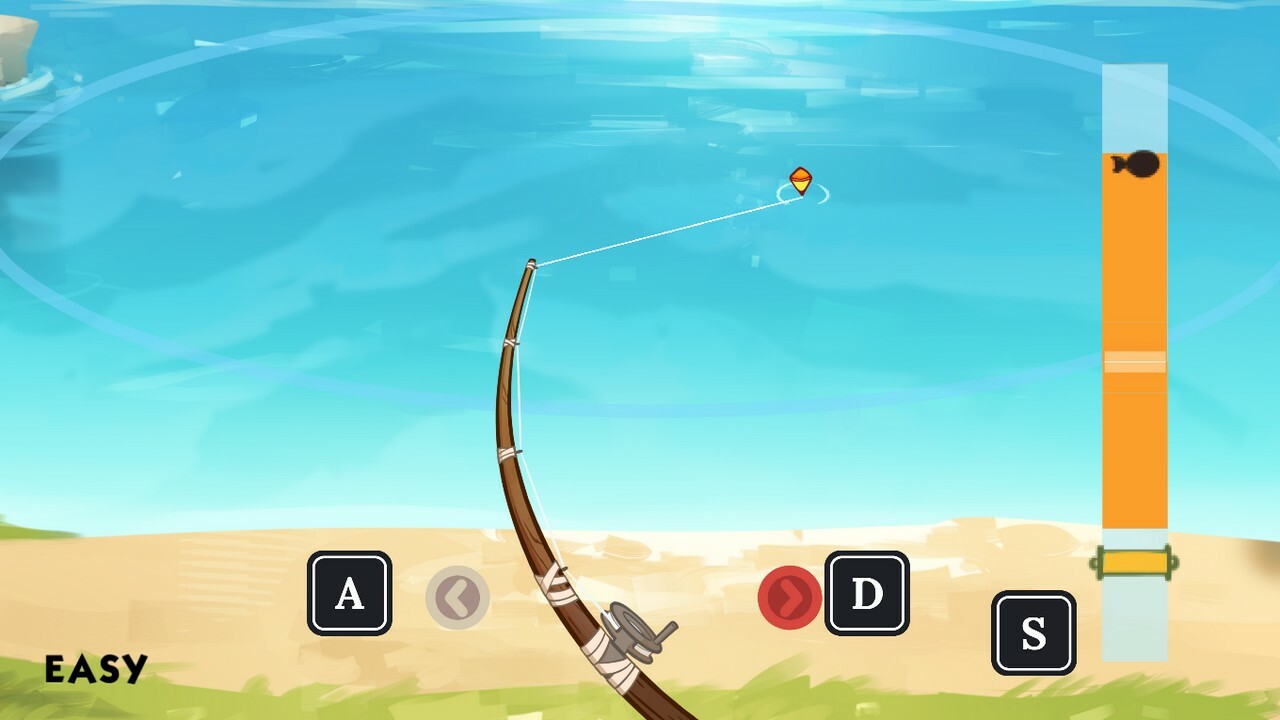Screen dimensions: 1280x720
Task: Click the orange tension bar
Action: [1135, 450]
